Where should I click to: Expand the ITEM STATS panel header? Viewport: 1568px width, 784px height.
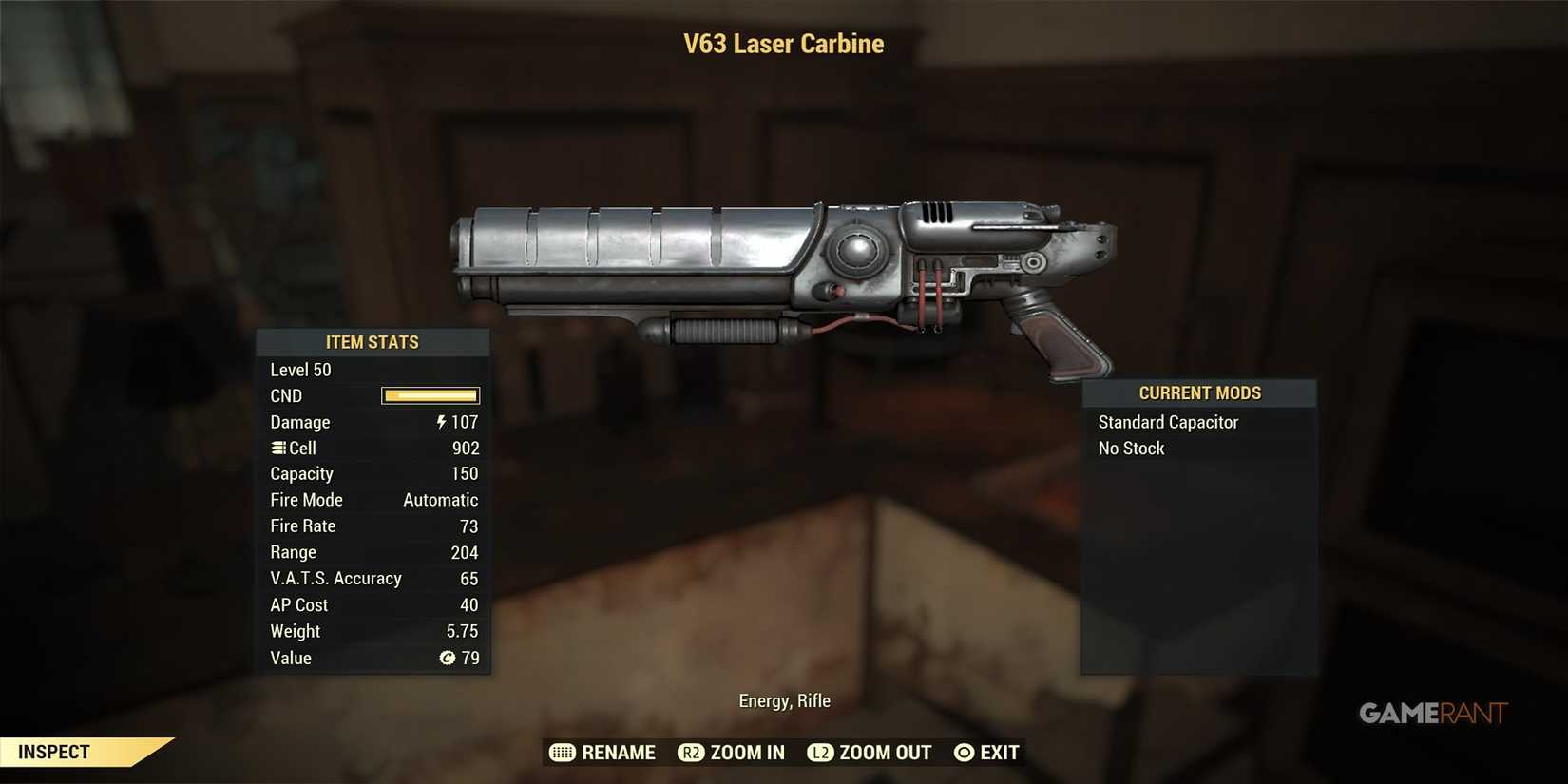[373, 342]
